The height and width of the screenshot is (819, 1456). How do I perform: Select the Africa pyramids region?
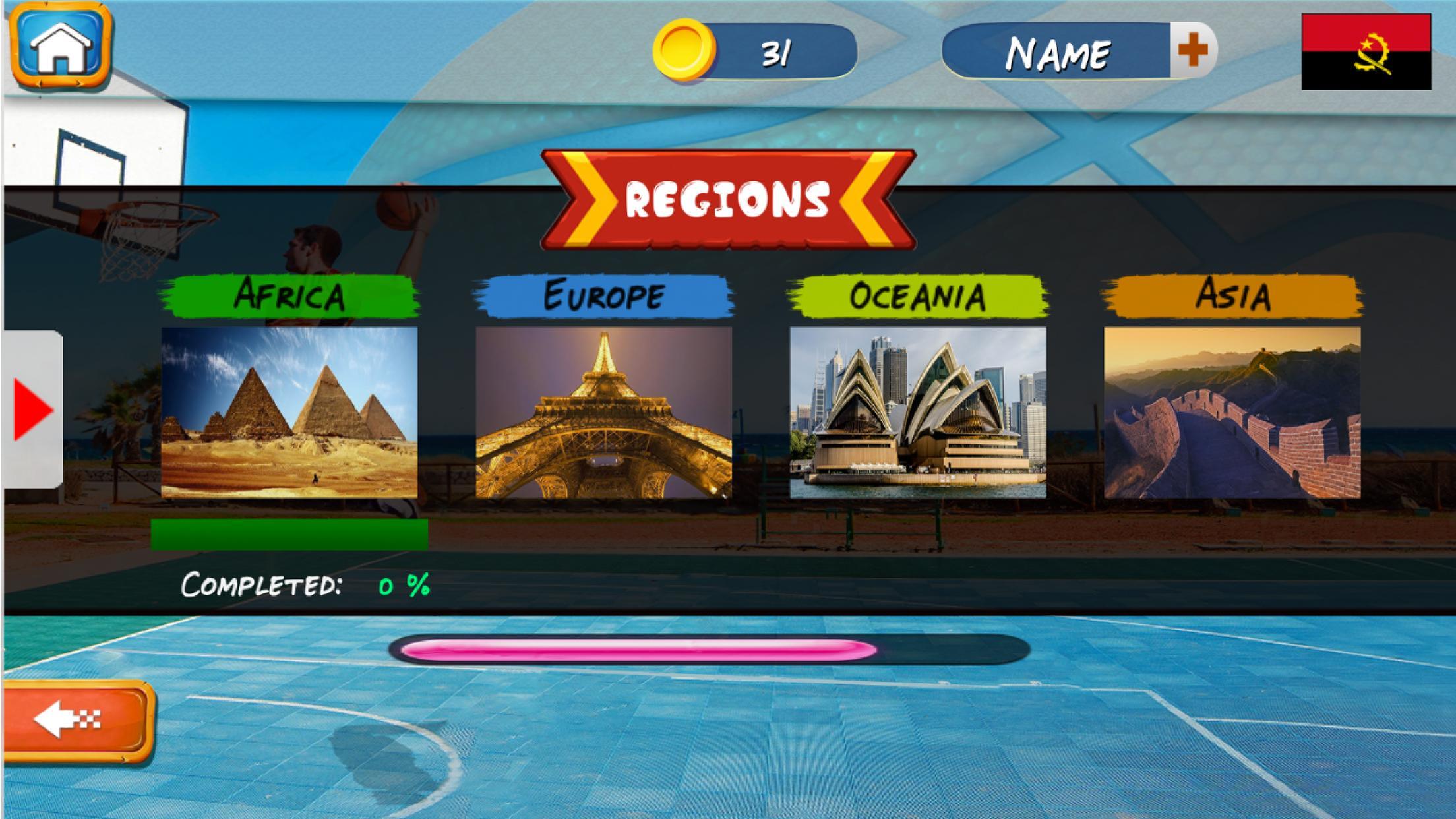[x=289, y=412]
